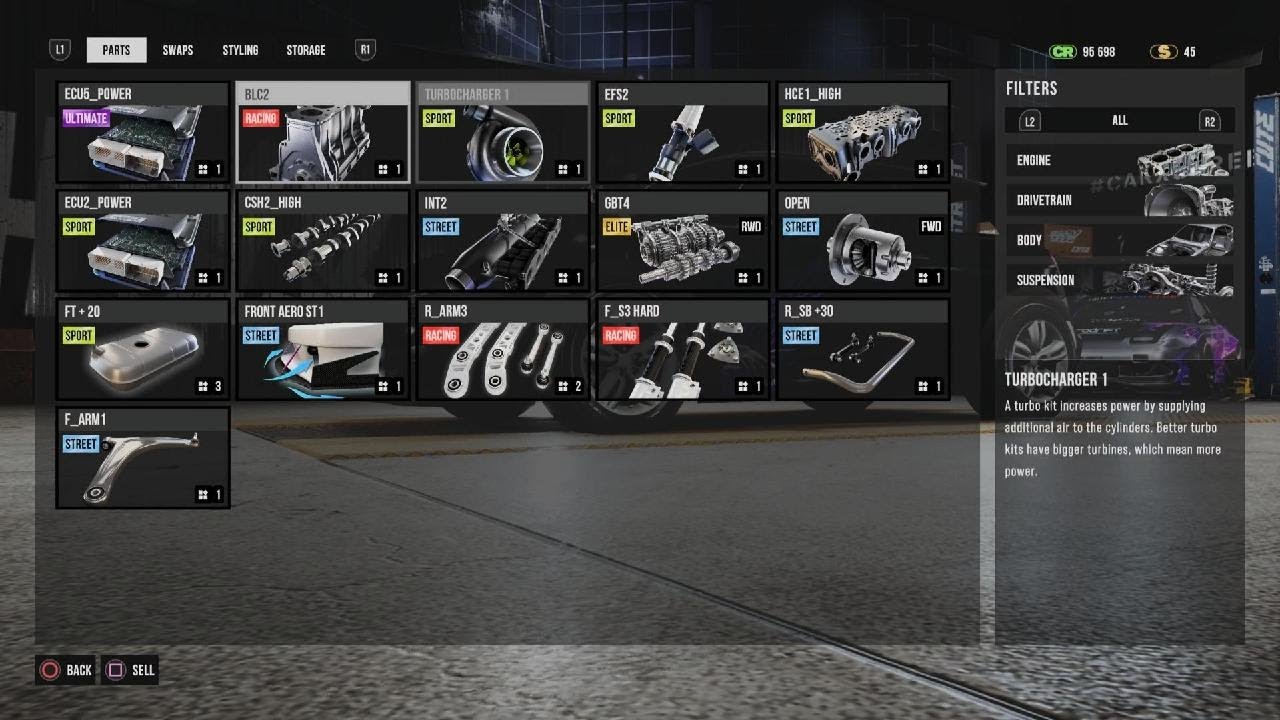
Task: Pick the INT2 street intake part
Action: [503, 241]
